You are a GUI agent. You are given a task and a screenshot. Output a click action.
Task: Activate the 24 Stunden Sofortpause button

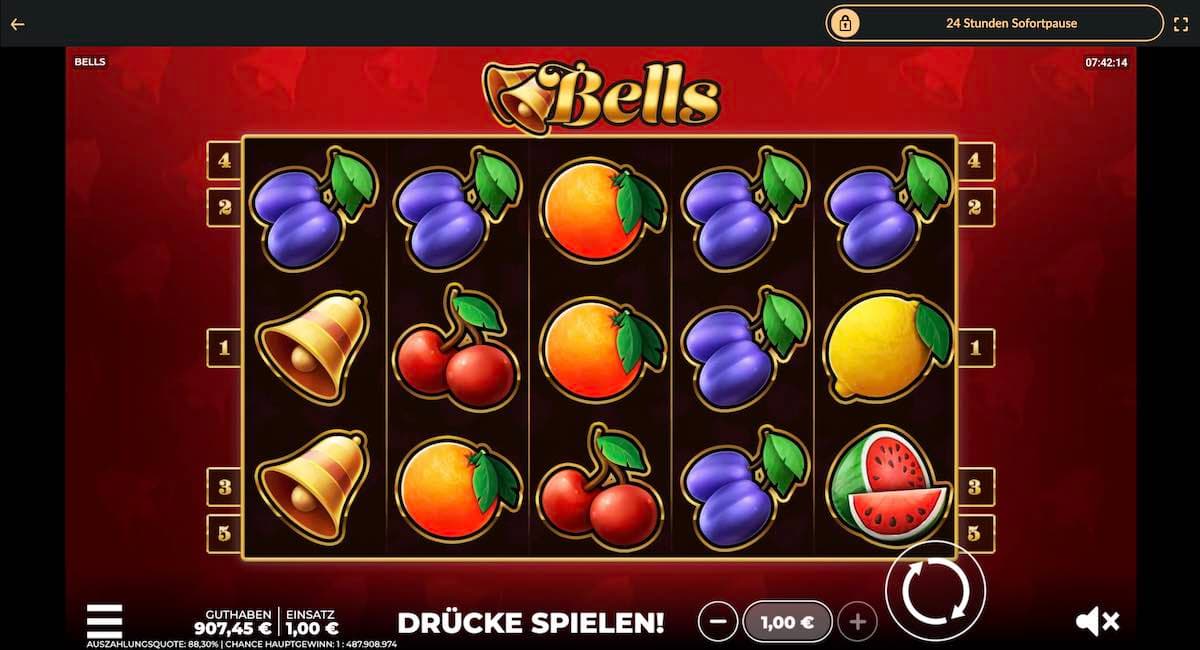(x=994, y=23)
